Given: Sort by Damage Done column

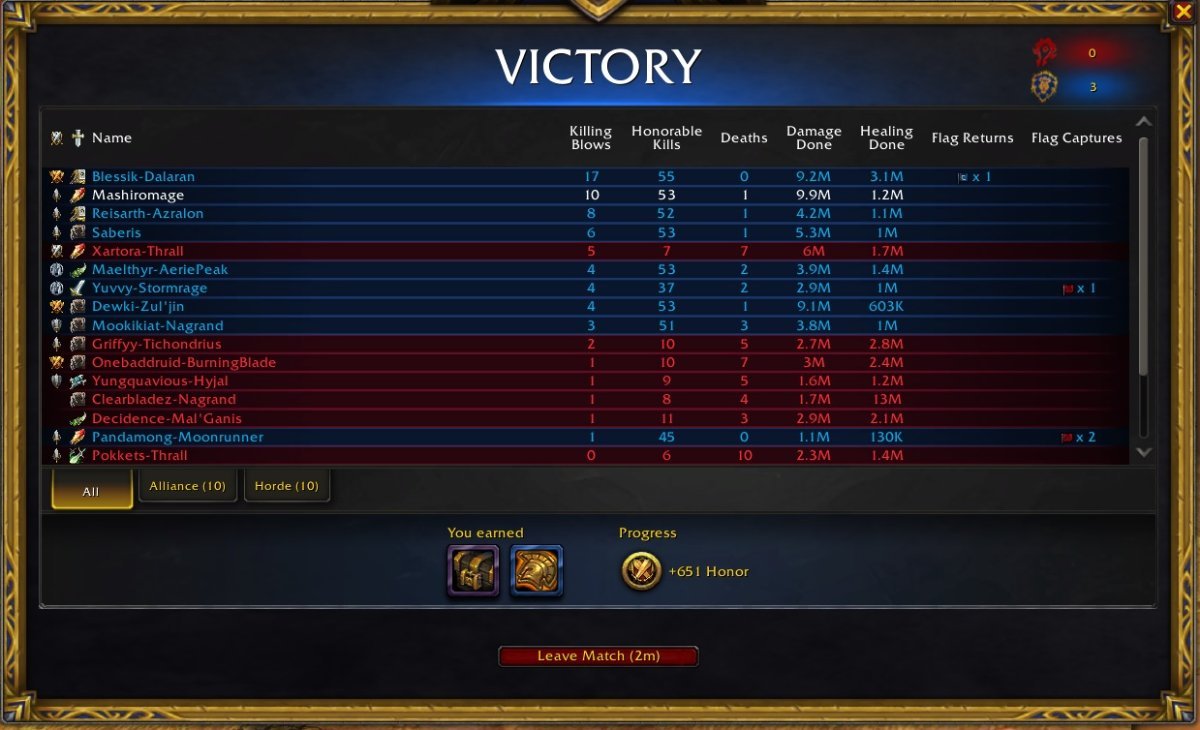Looking at the screenshot, I should click(813, 138).
